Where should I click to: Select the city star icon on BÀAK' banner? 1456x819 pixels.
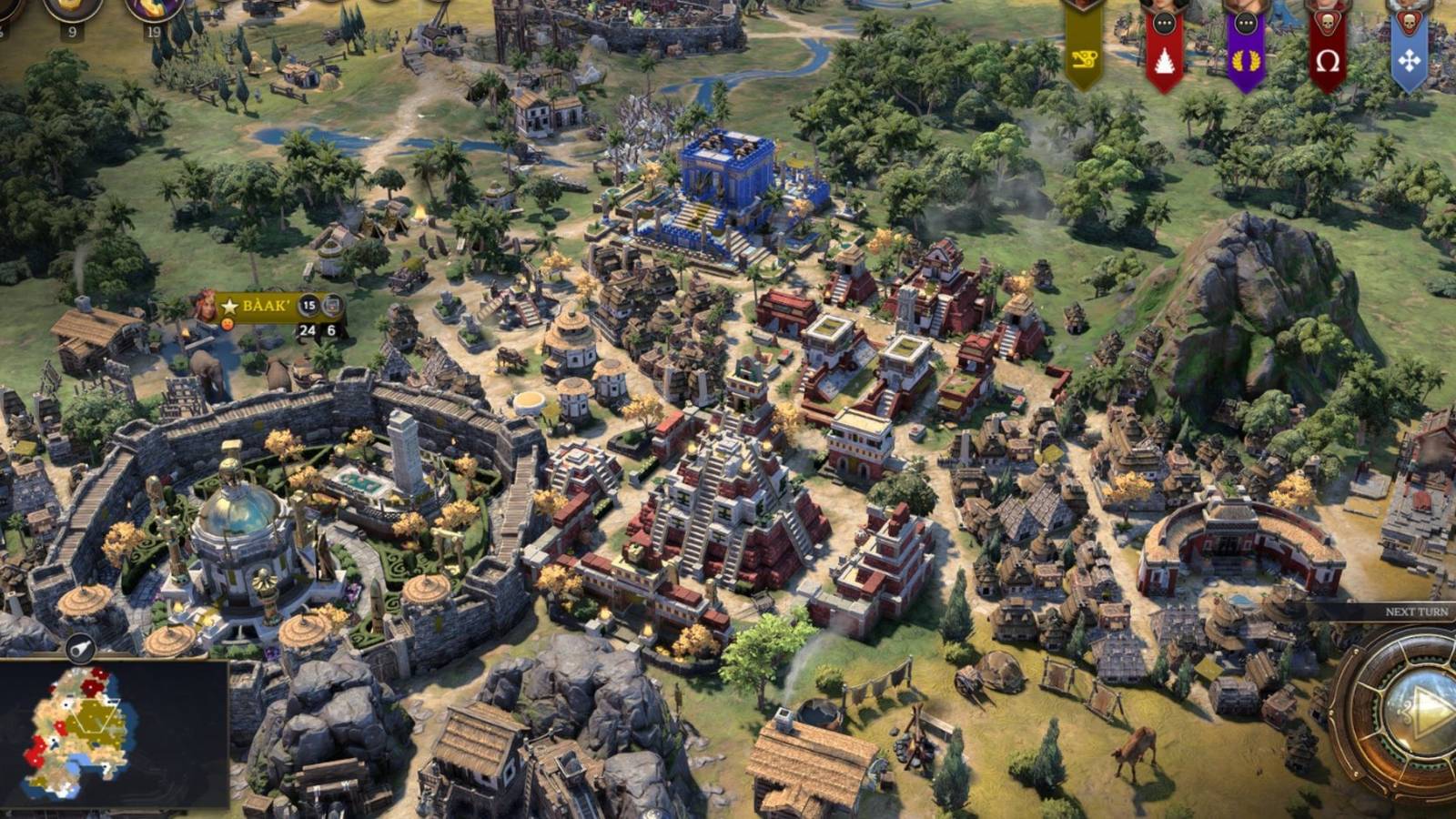[229, 307]
